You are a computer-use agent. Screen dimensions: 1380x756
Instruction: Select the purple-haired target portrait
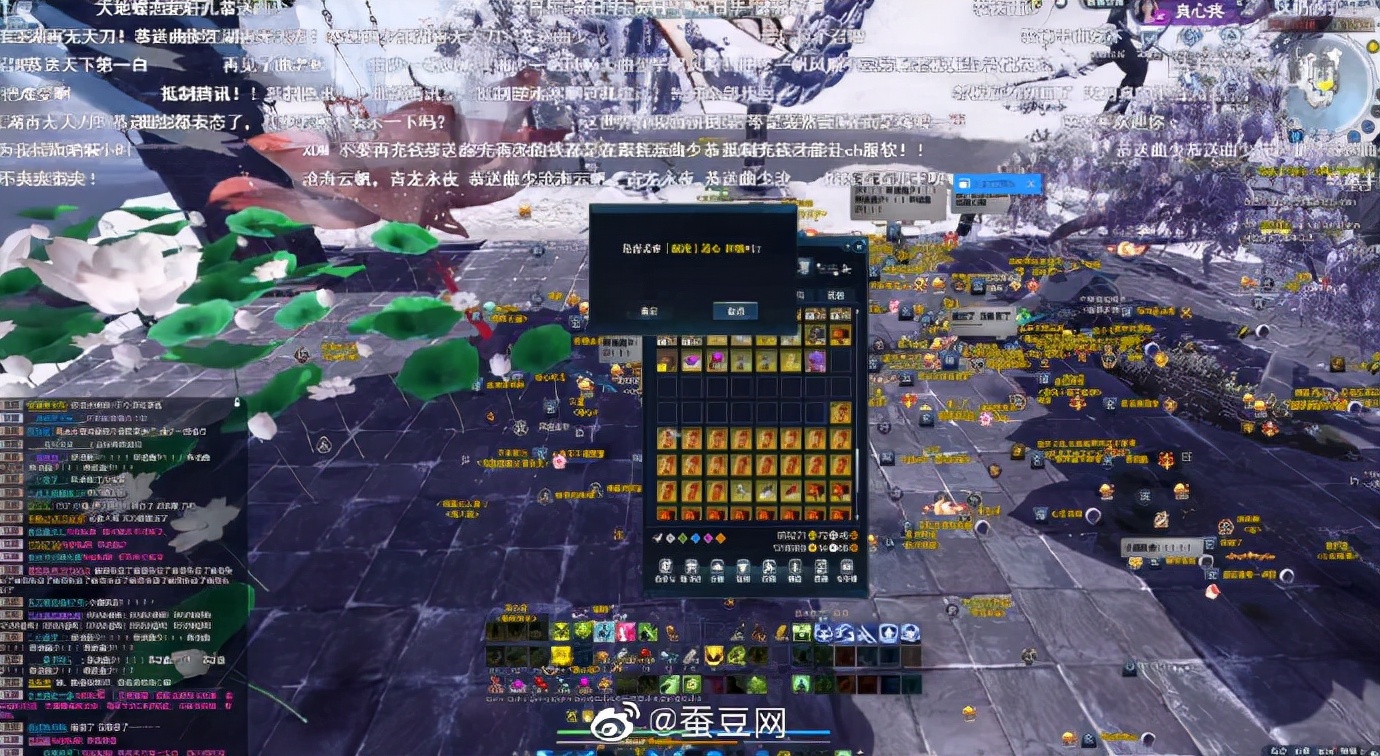1148,11
